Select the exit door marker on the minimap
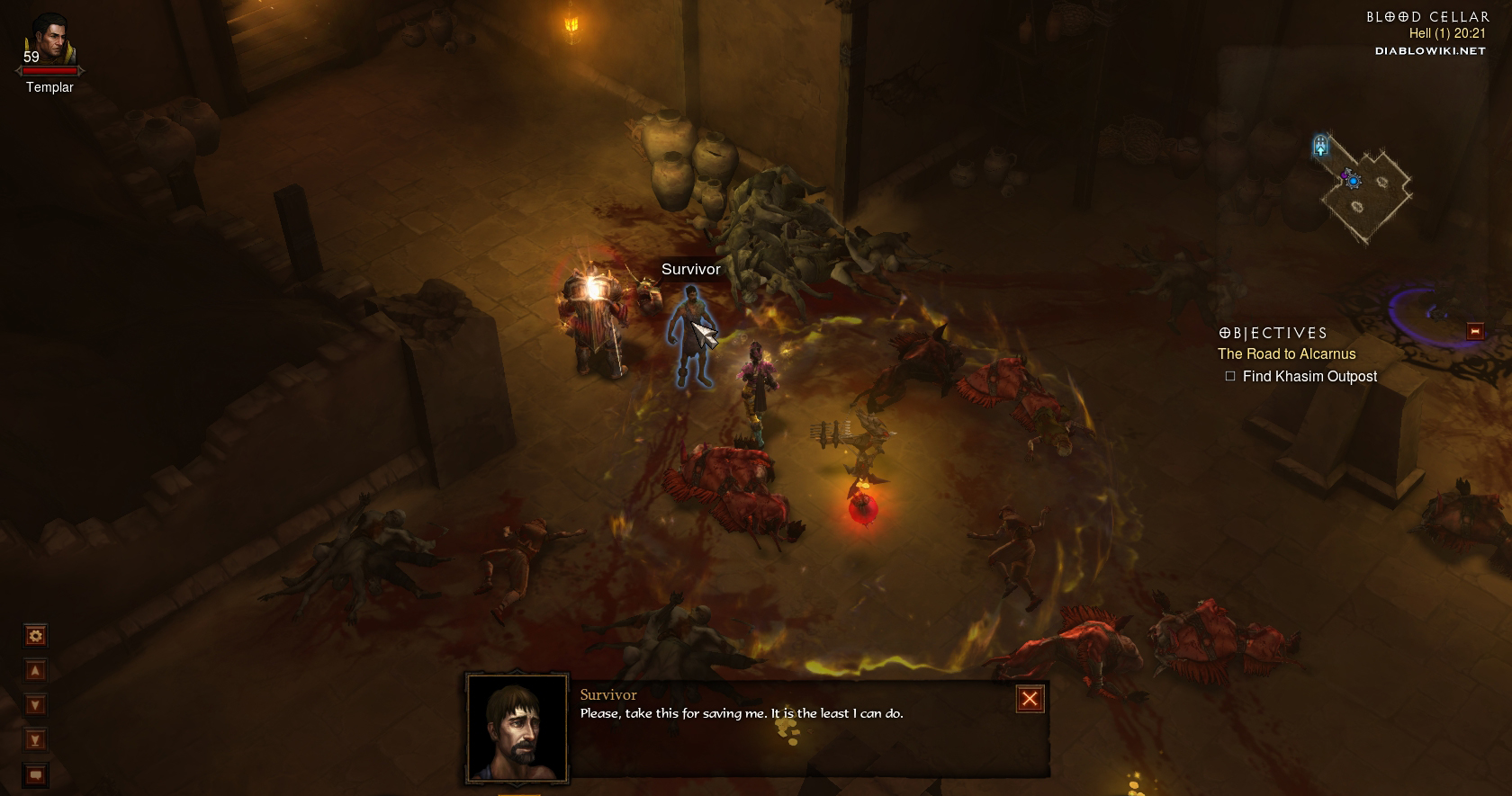 pos(1320,145)
